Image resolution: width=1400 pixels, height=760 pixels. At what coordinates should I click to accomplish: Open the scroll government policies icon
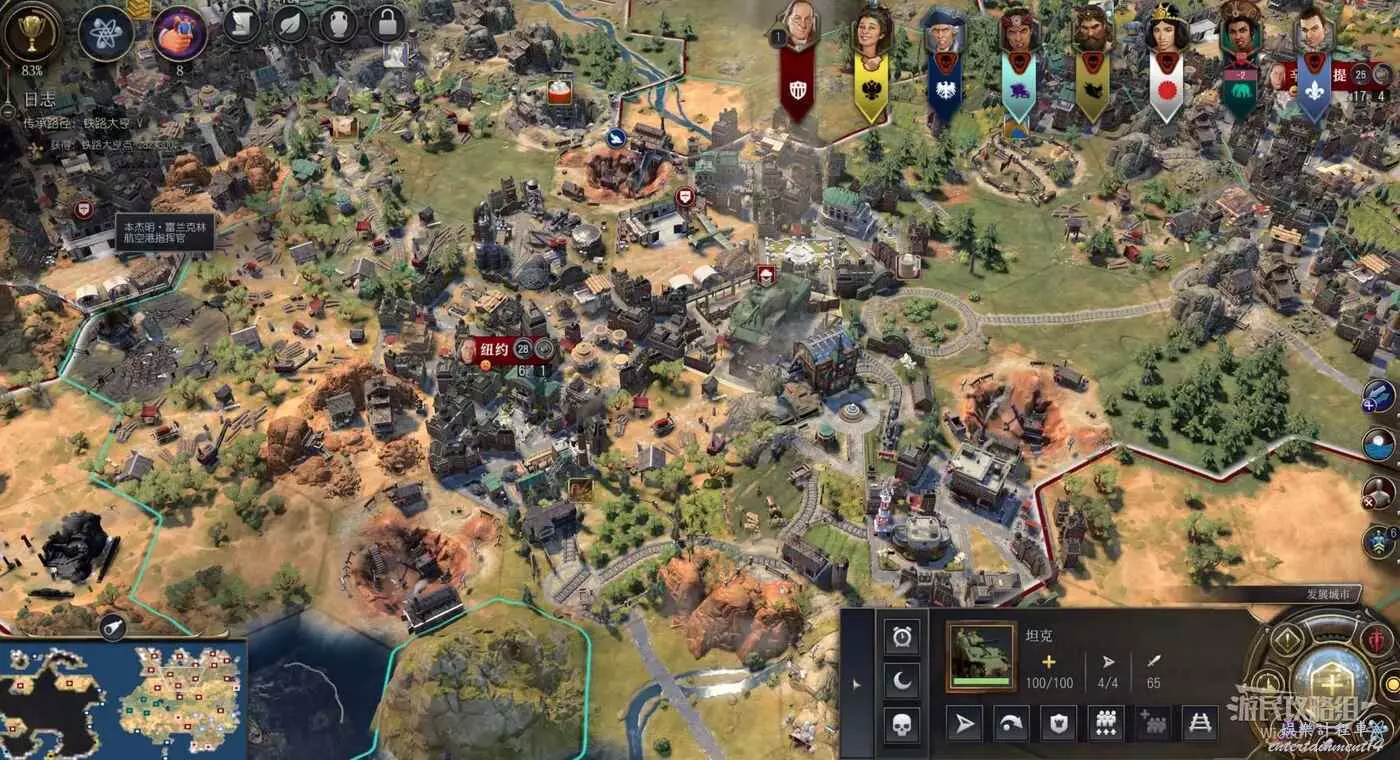coord(241,24)
